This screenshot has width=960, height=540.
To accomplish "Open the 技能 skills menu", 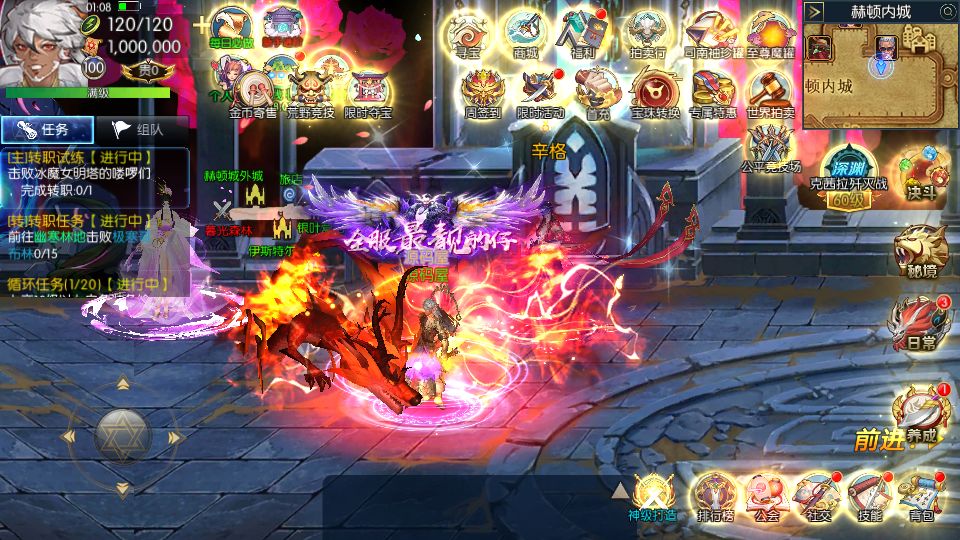I will 868,495.
